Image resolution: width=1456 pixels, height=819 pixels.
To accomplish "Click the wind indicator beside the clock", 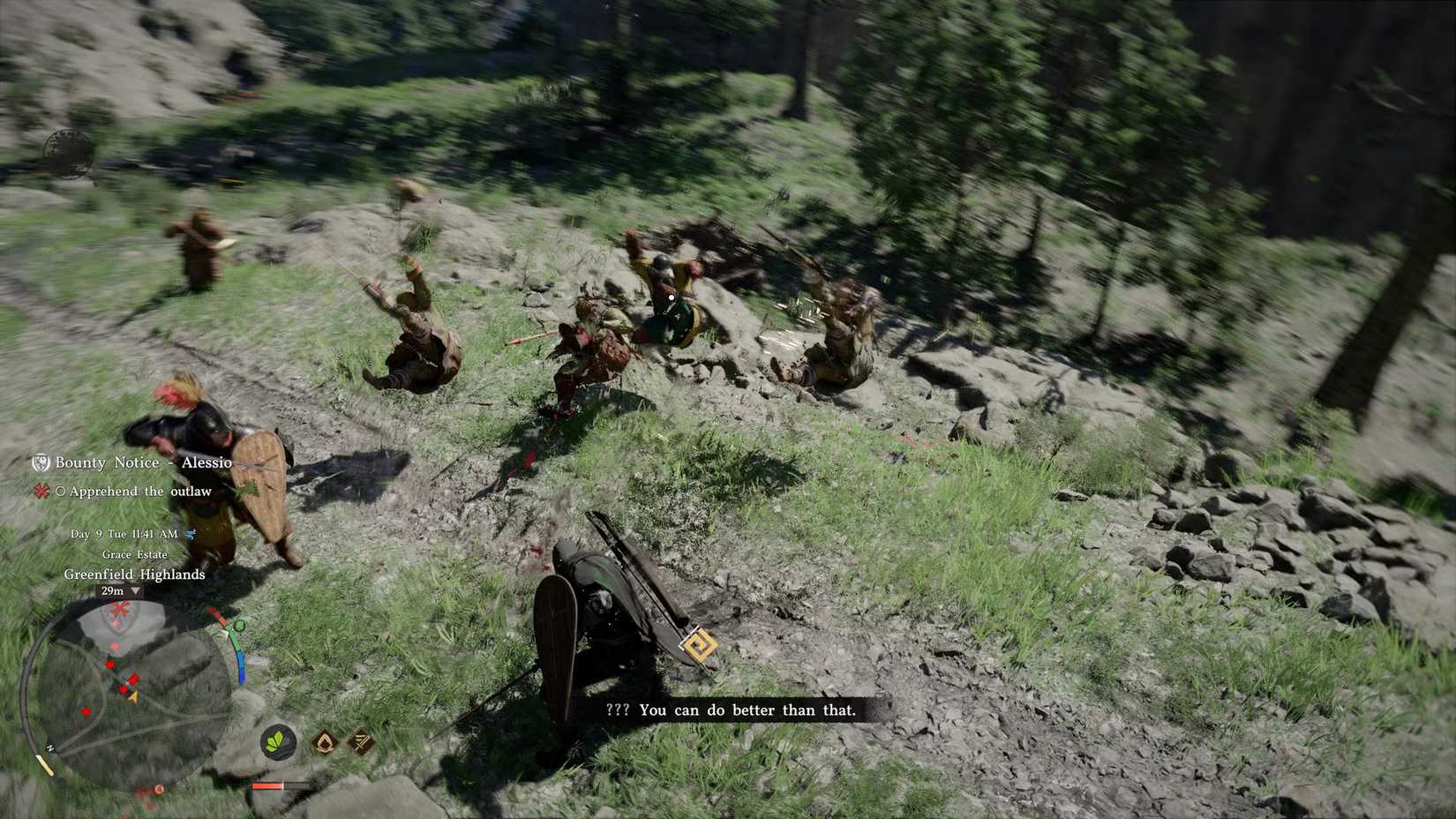I will 191,535.
